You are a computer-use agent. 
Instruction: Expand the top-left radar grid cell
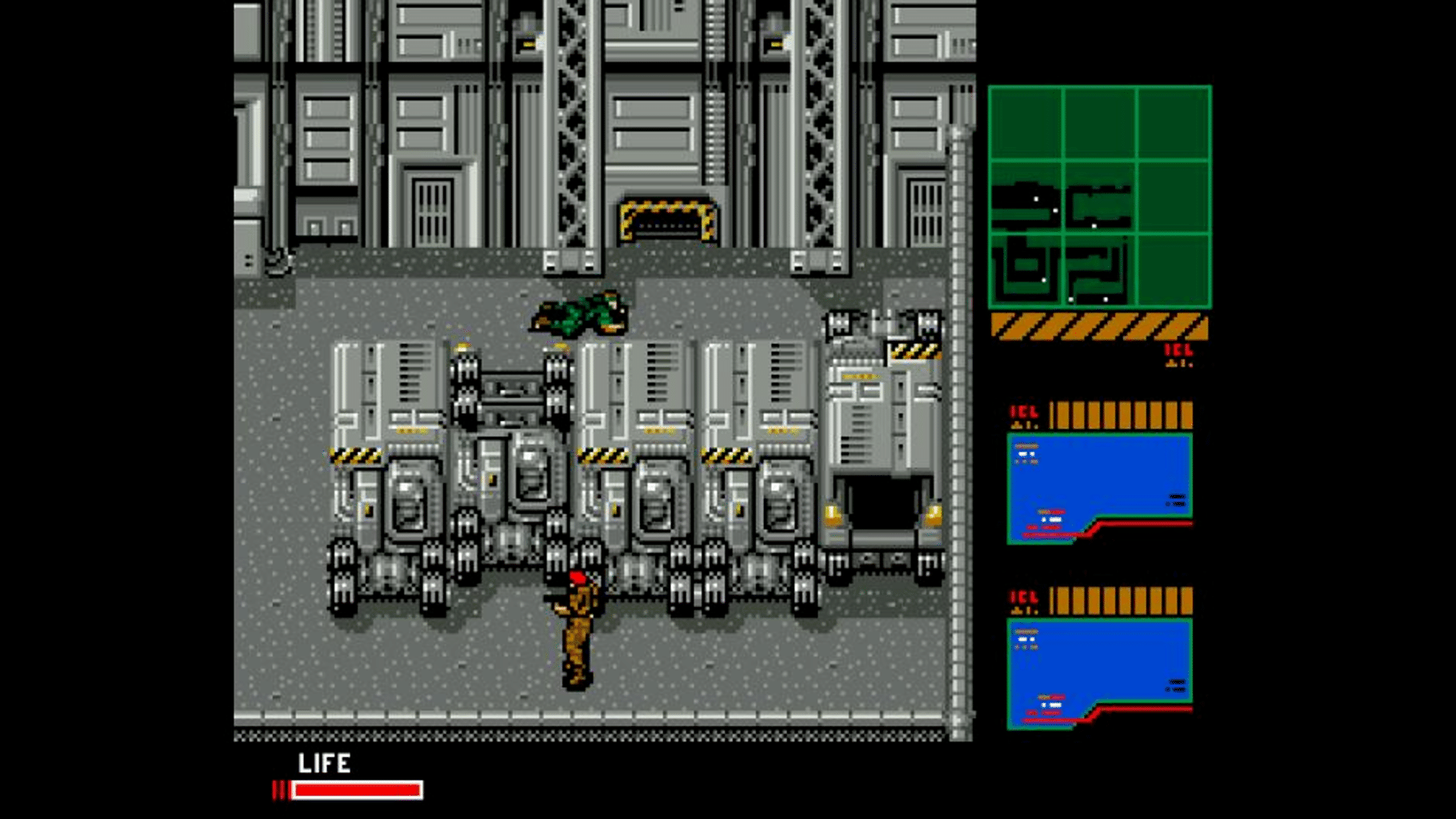[1026, 124]
